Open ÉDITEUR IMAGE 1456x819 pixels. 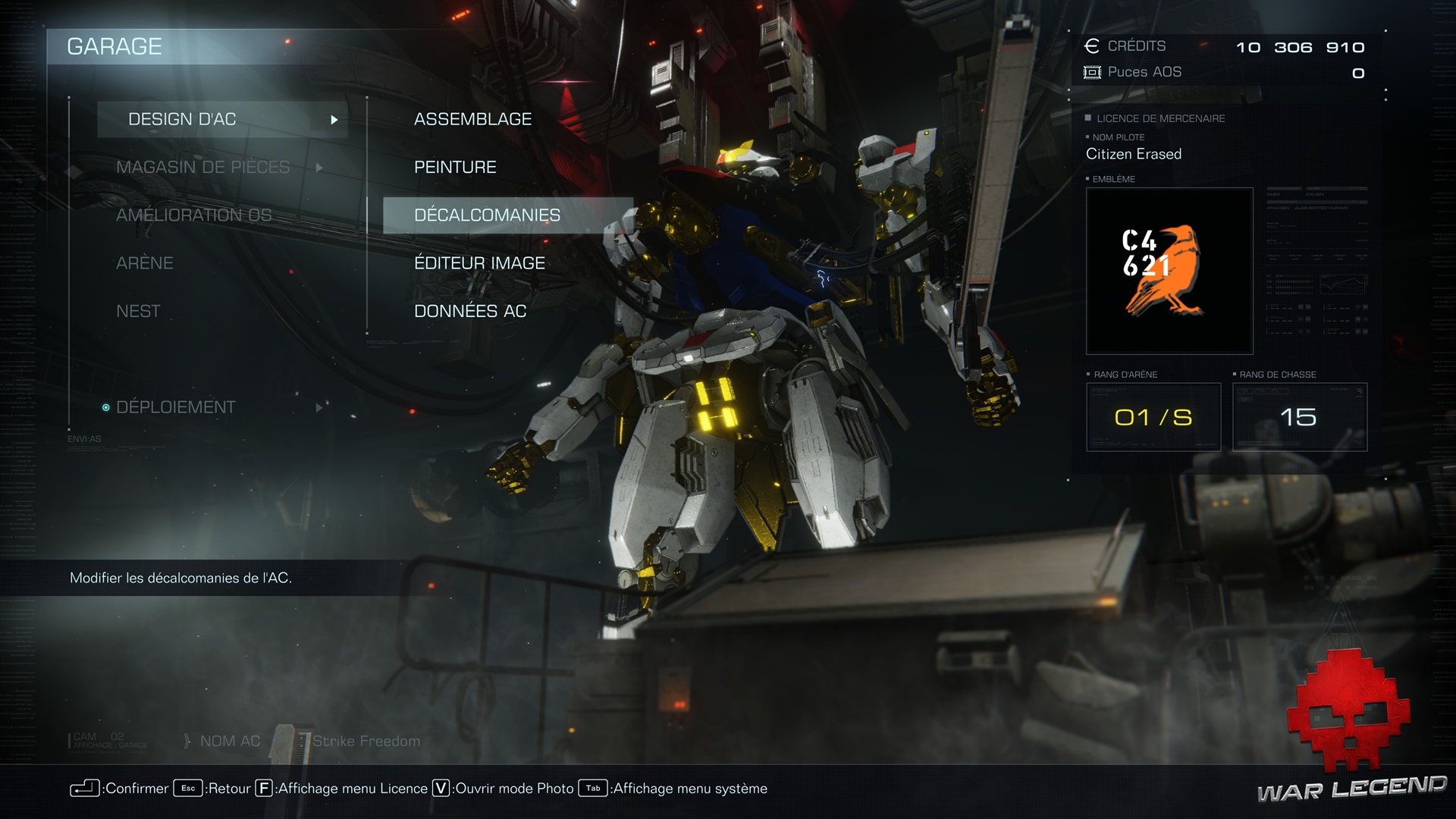tap(479, 263)
